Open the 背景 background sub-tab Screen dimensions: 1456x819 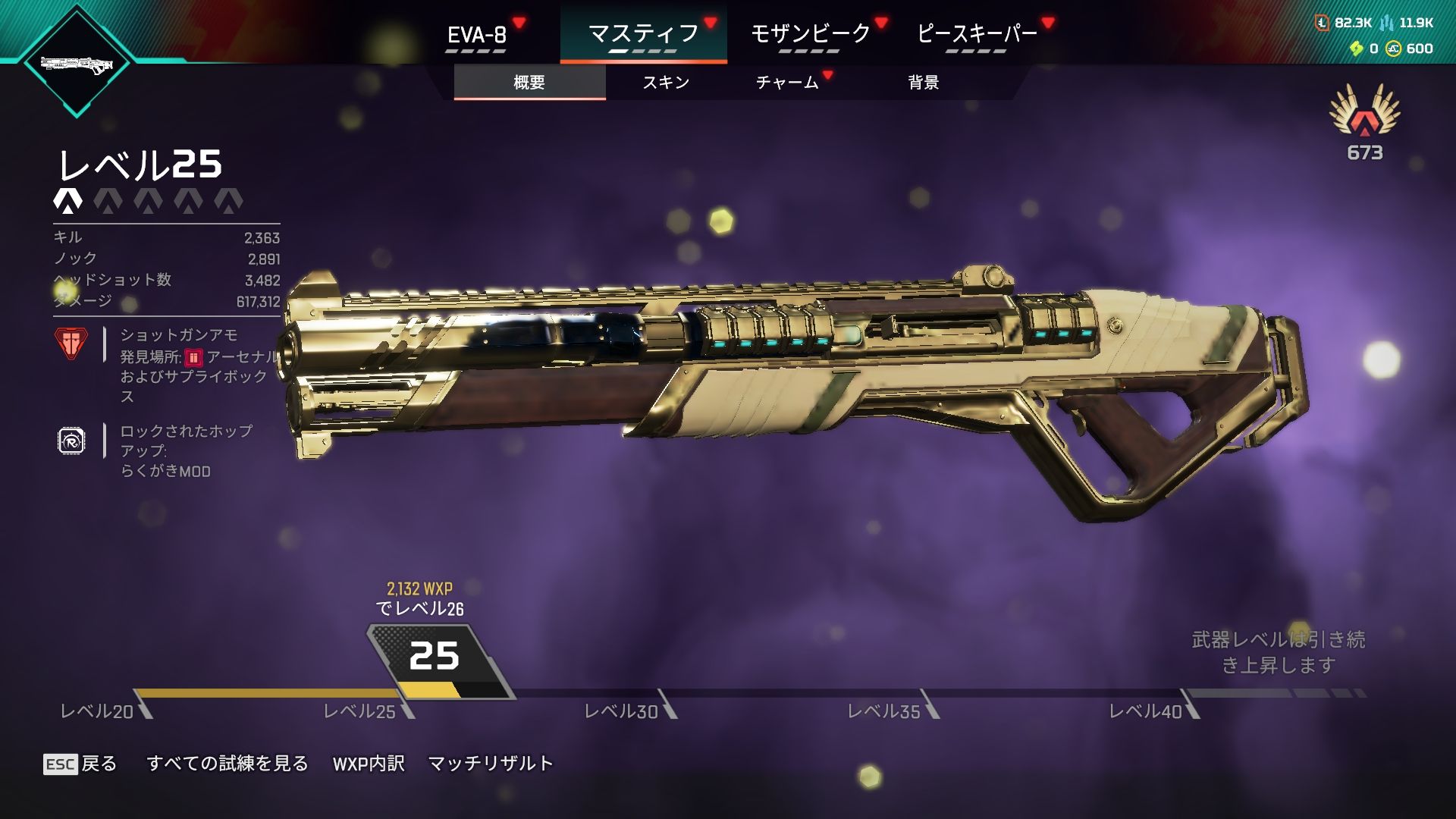pos(924,82)
